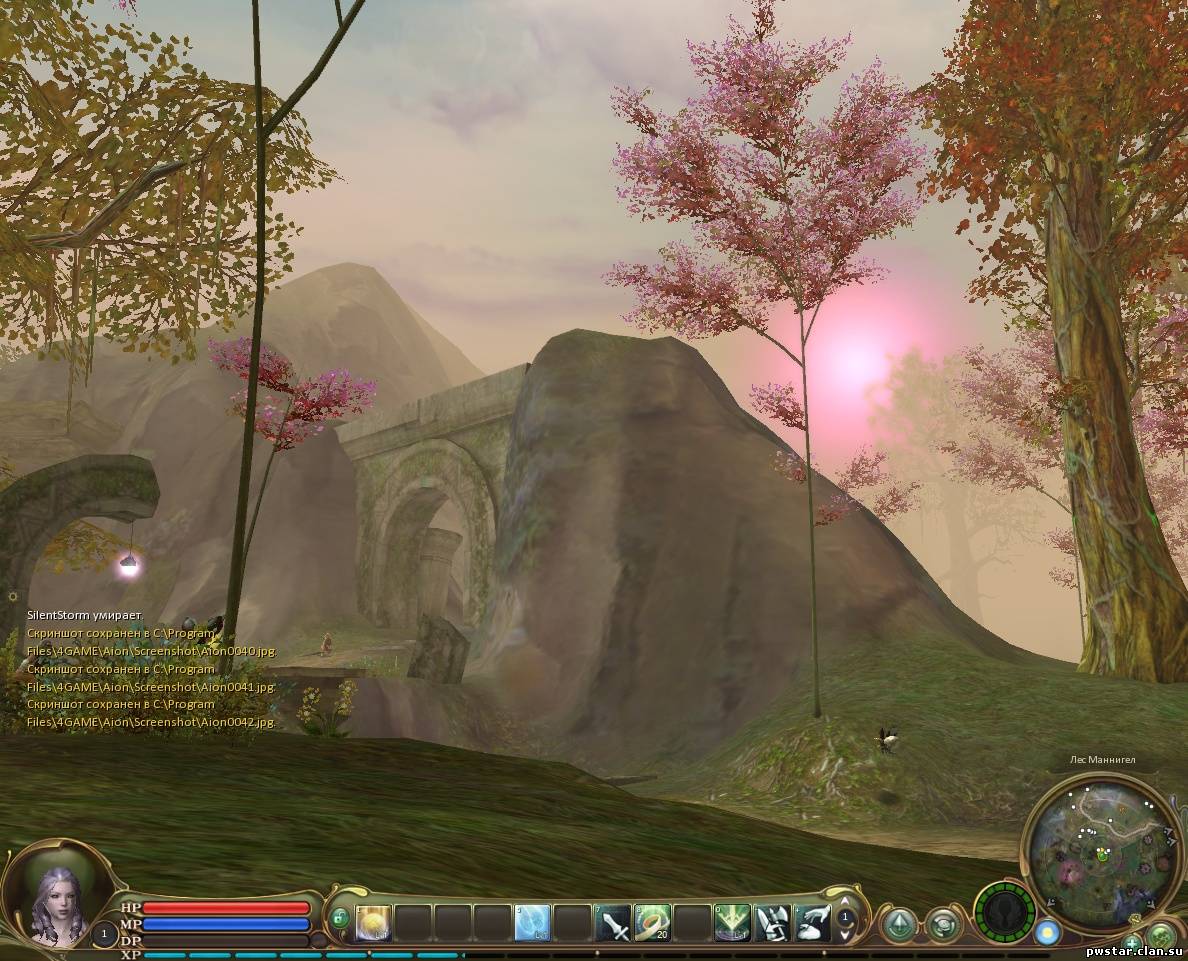This screenshot has width=1188, height=961.
Task: Use the bandage item with count 20
Action: pos(652,922)
